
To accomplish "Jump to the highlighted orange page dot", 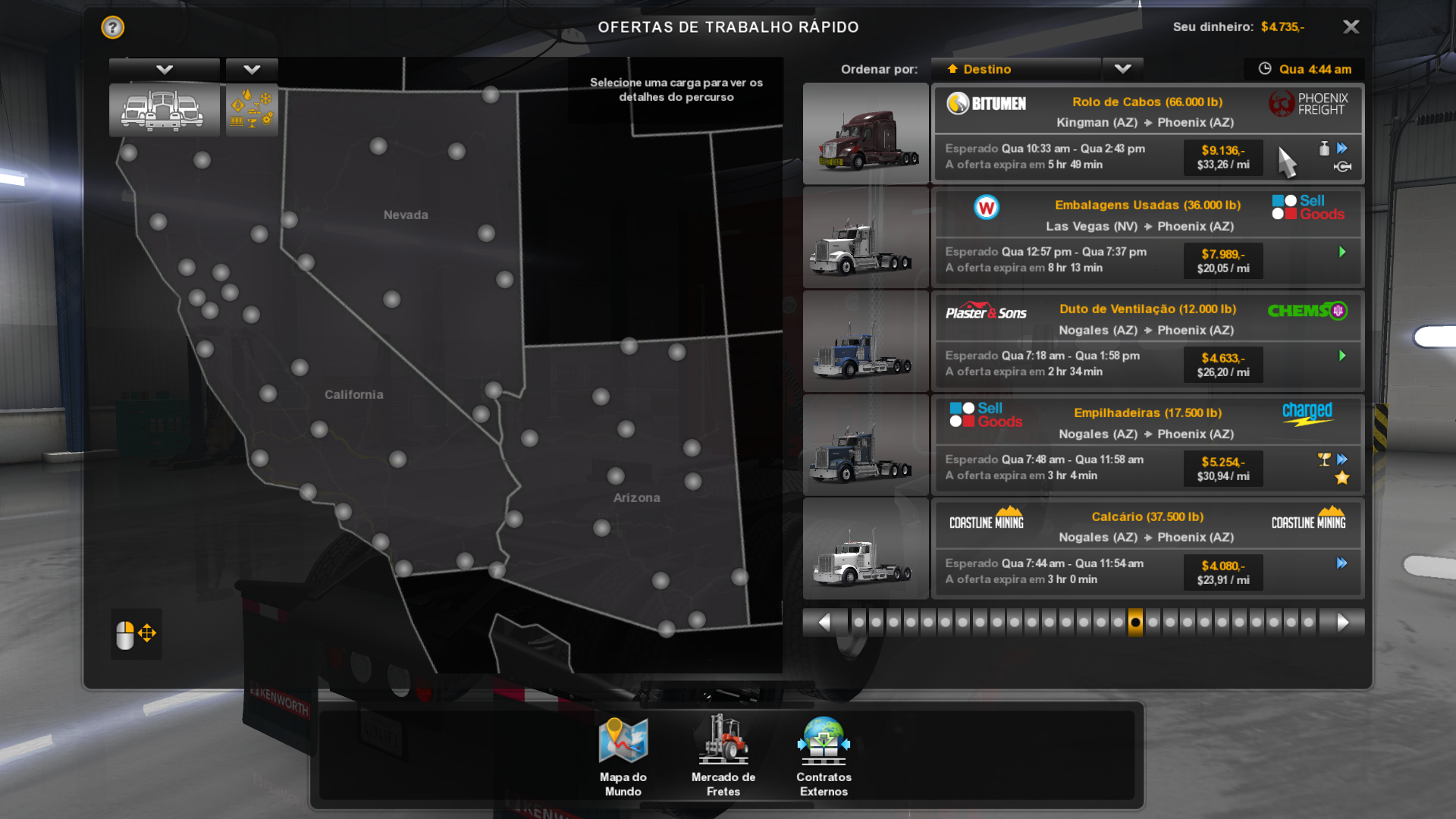I will click(x=1135, y=623).
